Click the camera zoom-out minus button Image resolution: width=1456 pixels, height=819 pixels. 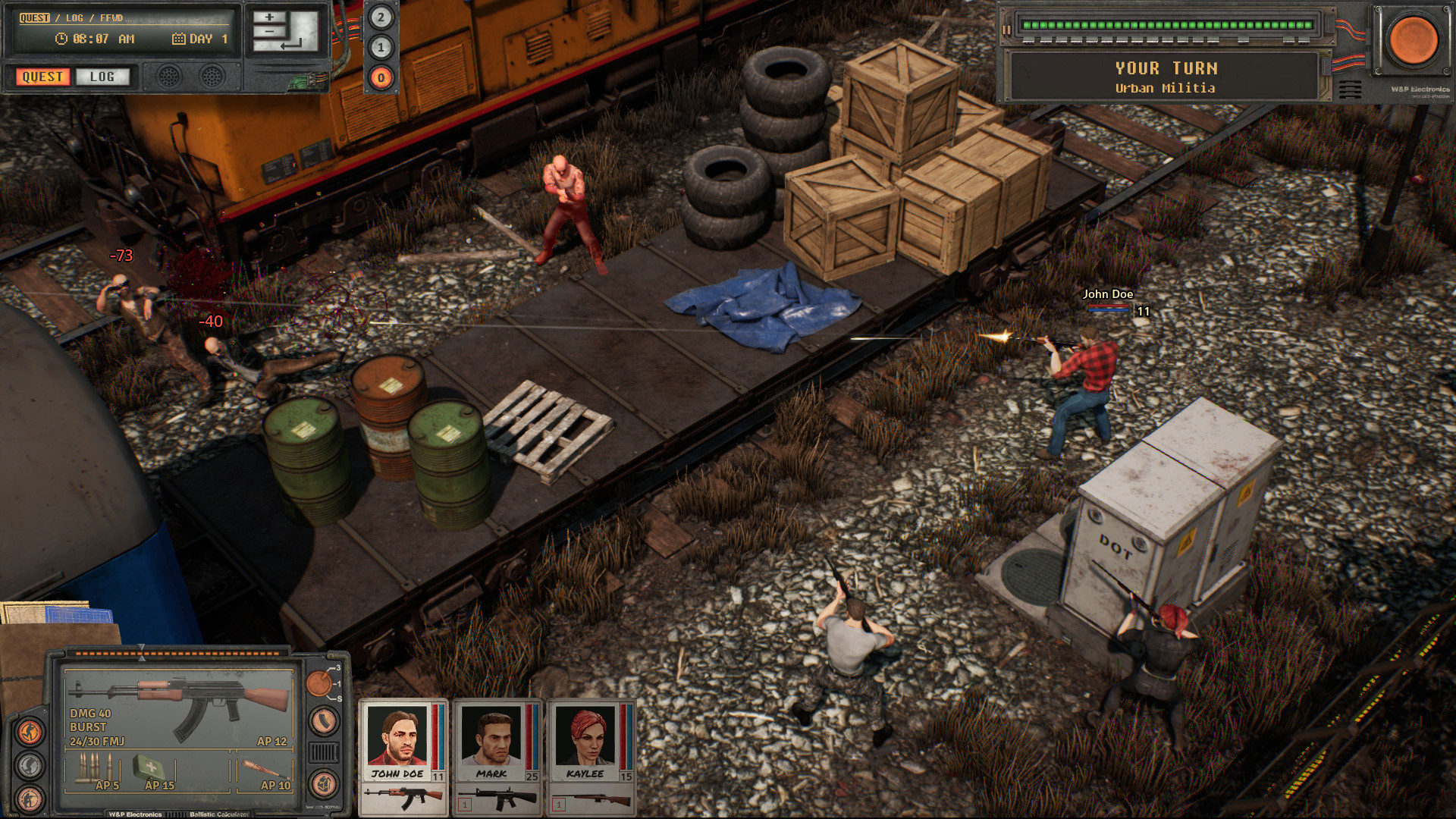click(270, 31)
